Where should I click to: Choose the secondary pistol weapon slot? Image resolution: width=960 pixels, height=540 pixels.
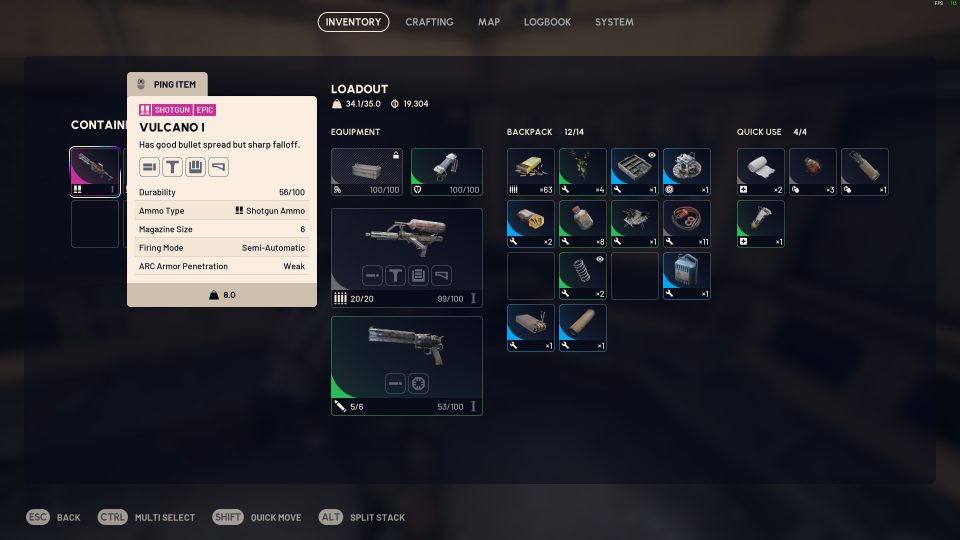point(406,365)
